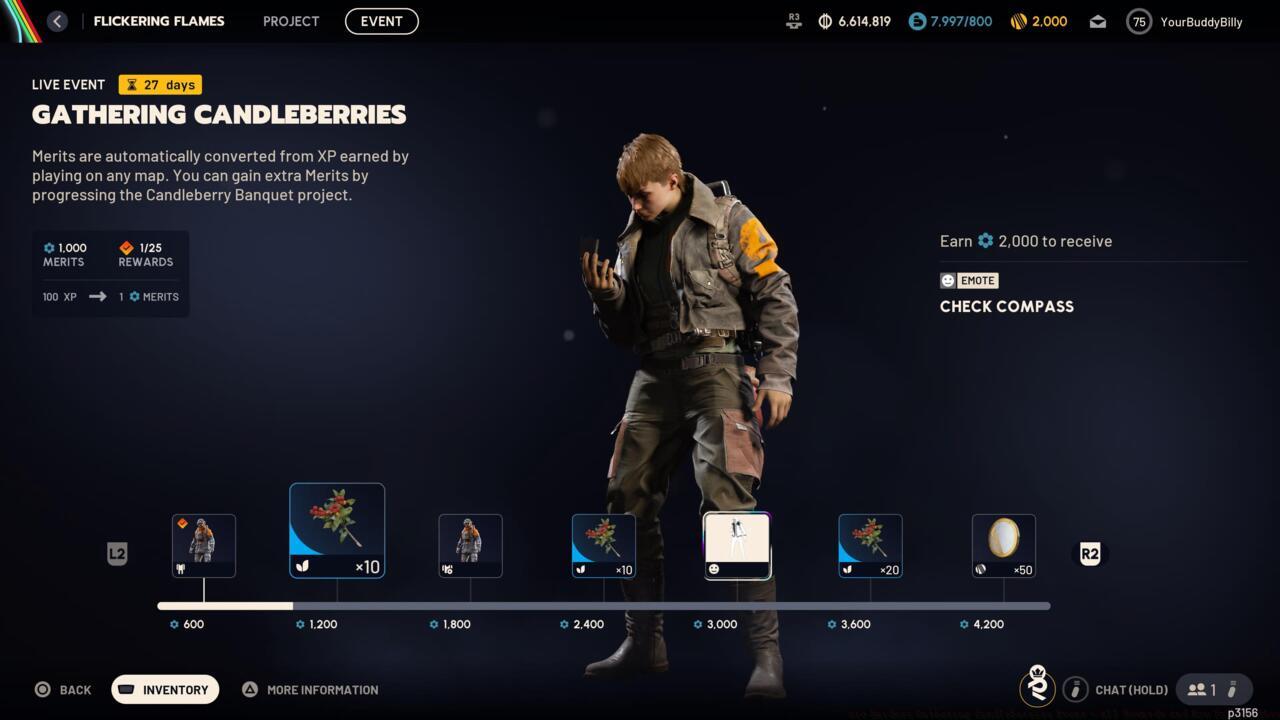Select the INVENTORY option
This screenshot has height=720, width=1280.
tap(165, 689)
